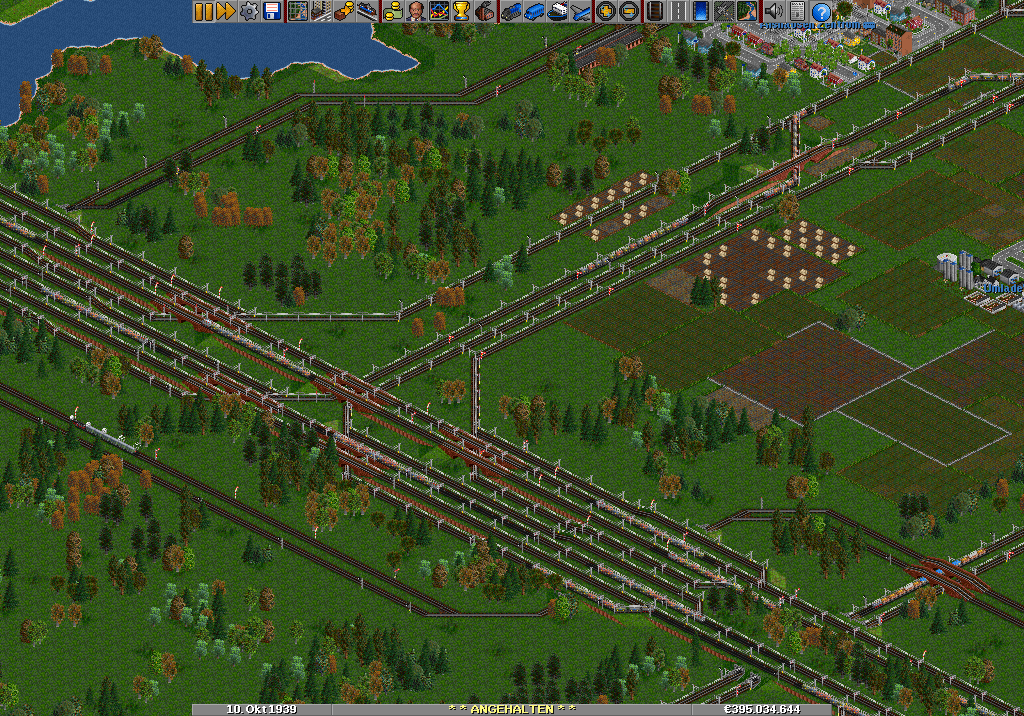Open the railway construction tool
The image size is (1024, 716).
(655, 11)
